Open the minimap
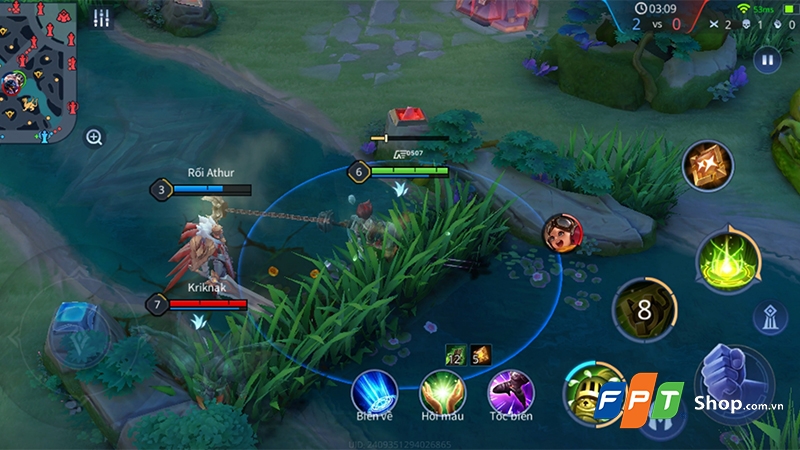This screenshot has width=800, height=450. (37, 68)
